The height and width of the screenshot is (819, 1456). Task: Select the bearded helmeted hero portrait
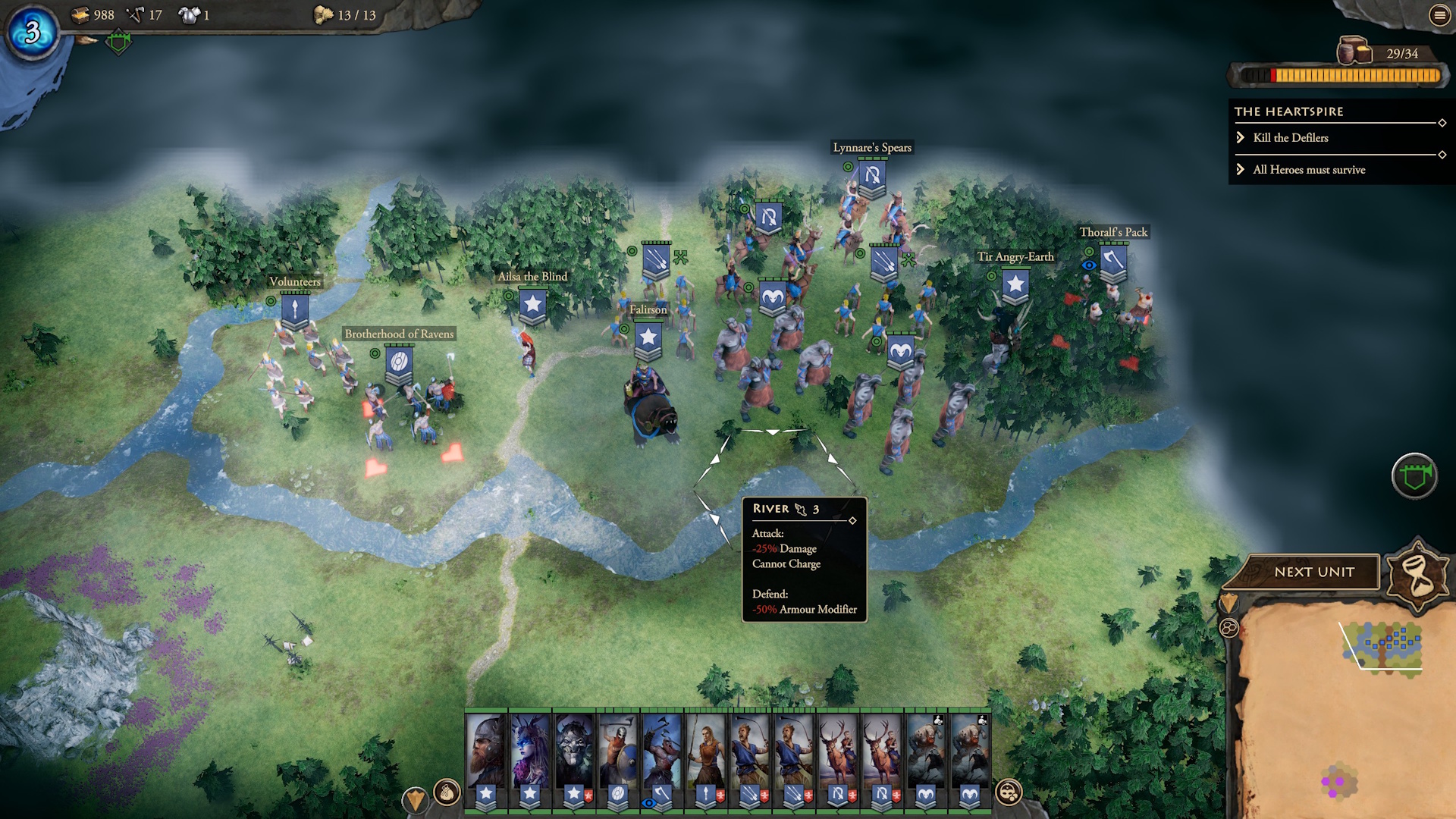485,751
